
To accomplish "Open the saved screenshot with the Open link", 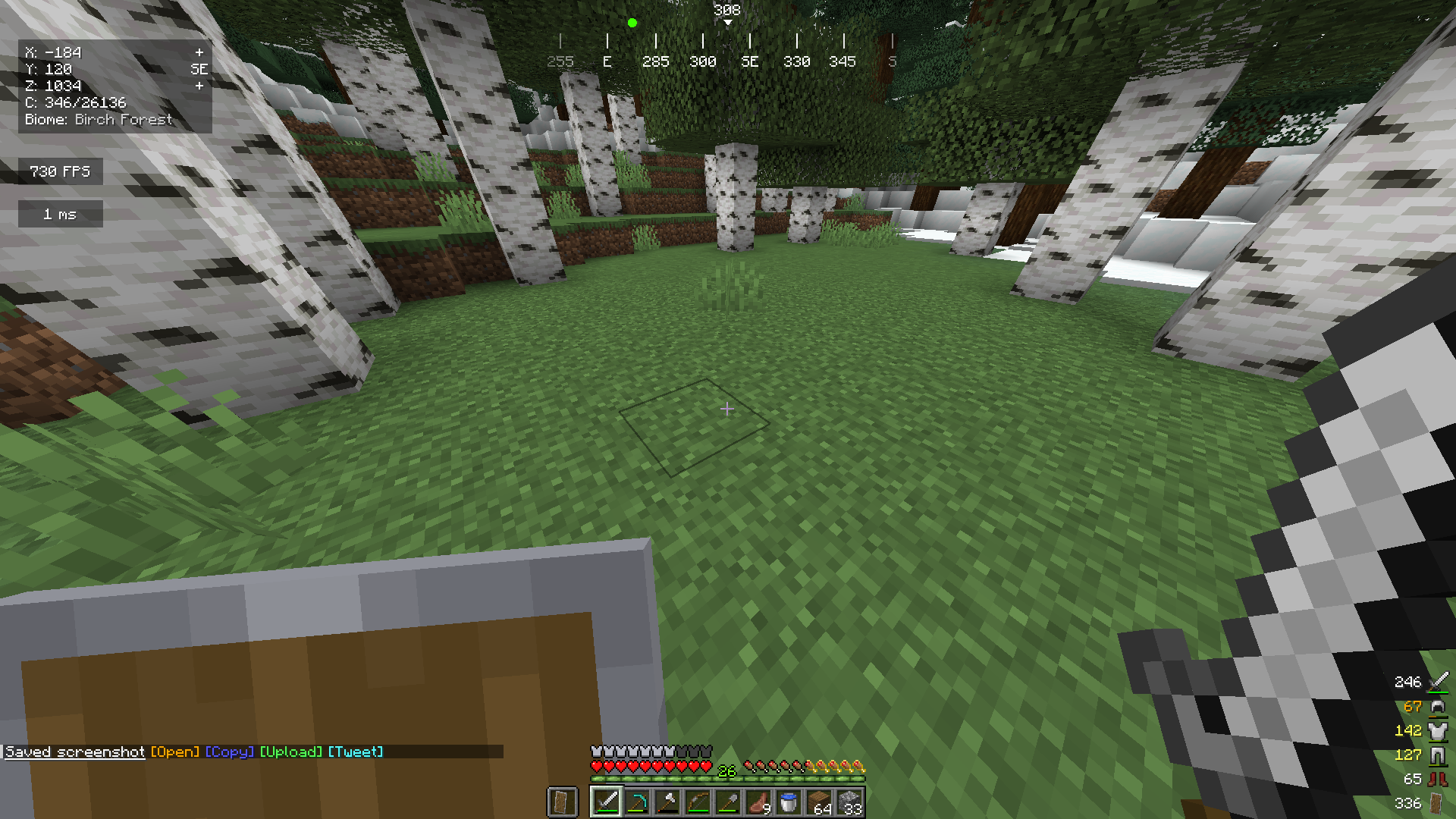I will 175,752.
